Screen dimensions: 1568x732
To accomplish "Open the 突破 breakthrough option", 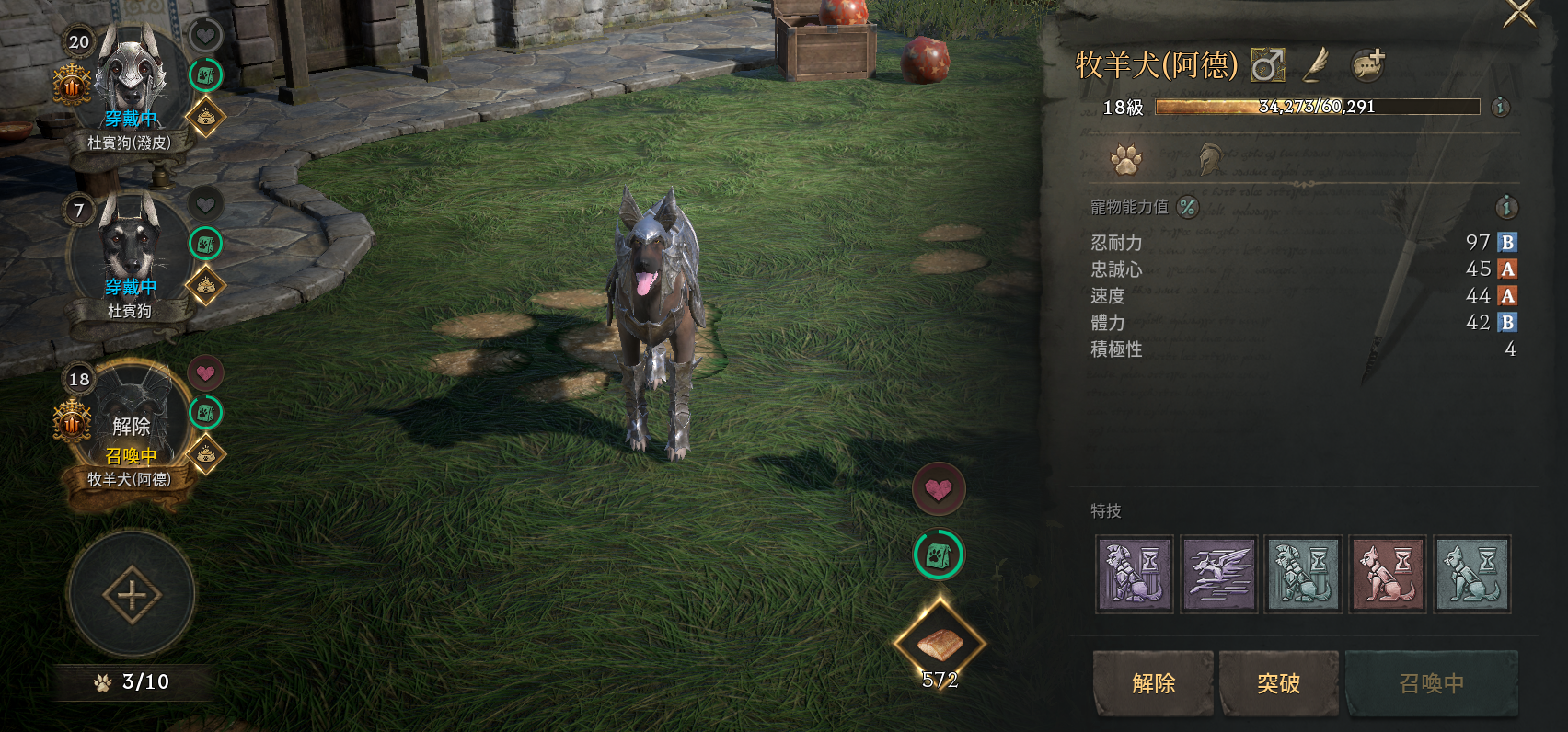I will coord(1278,683).
